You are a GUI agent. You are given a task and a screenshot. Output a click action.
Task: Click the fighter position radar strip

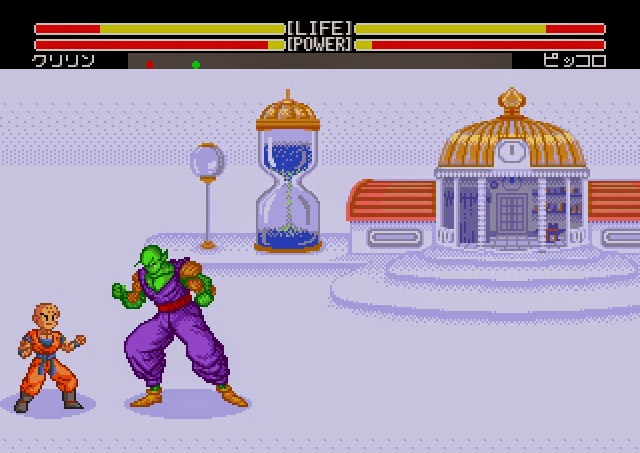click(x=320, y=62)
